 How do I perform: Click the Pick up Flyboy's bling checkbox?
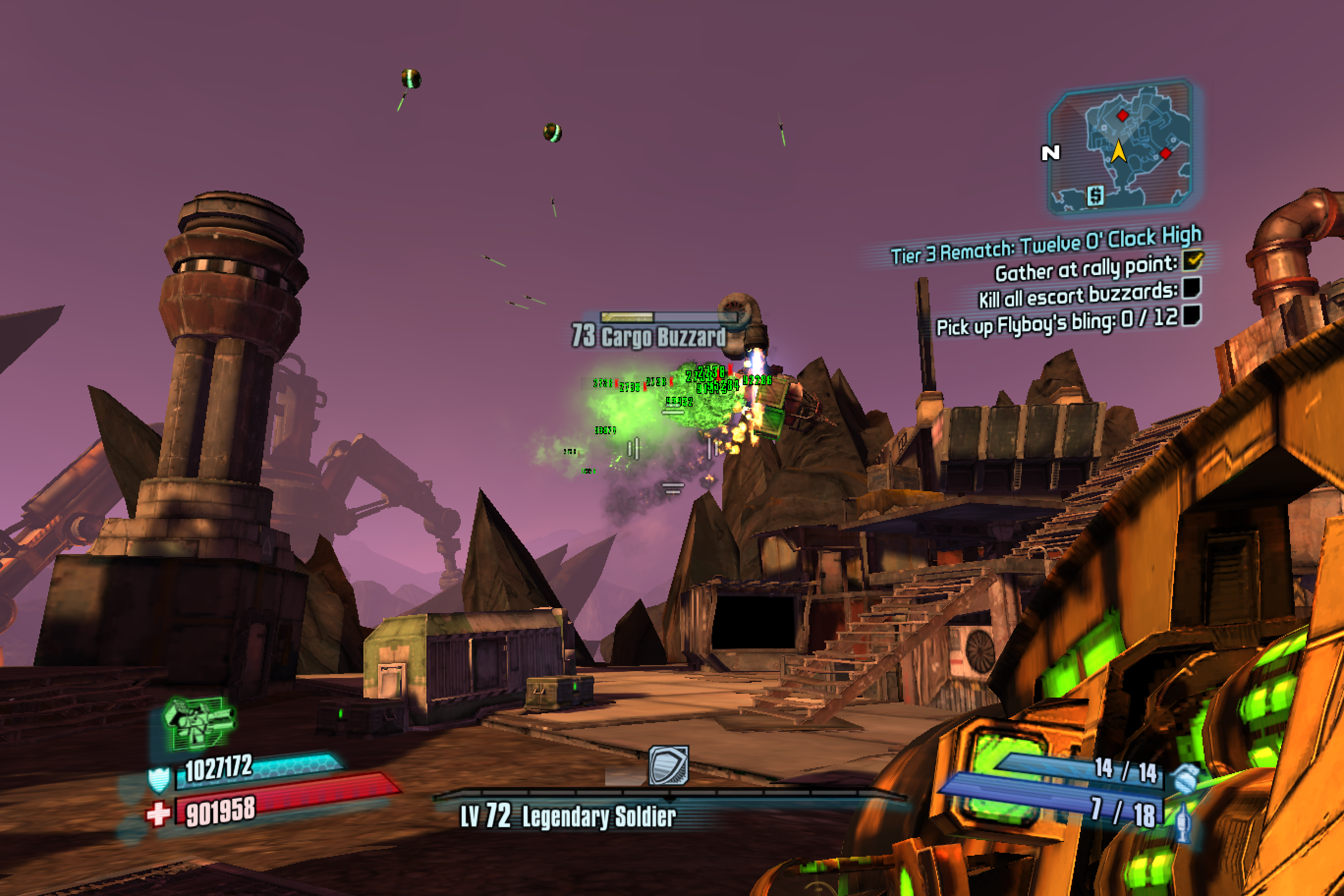coord(1191,315)
